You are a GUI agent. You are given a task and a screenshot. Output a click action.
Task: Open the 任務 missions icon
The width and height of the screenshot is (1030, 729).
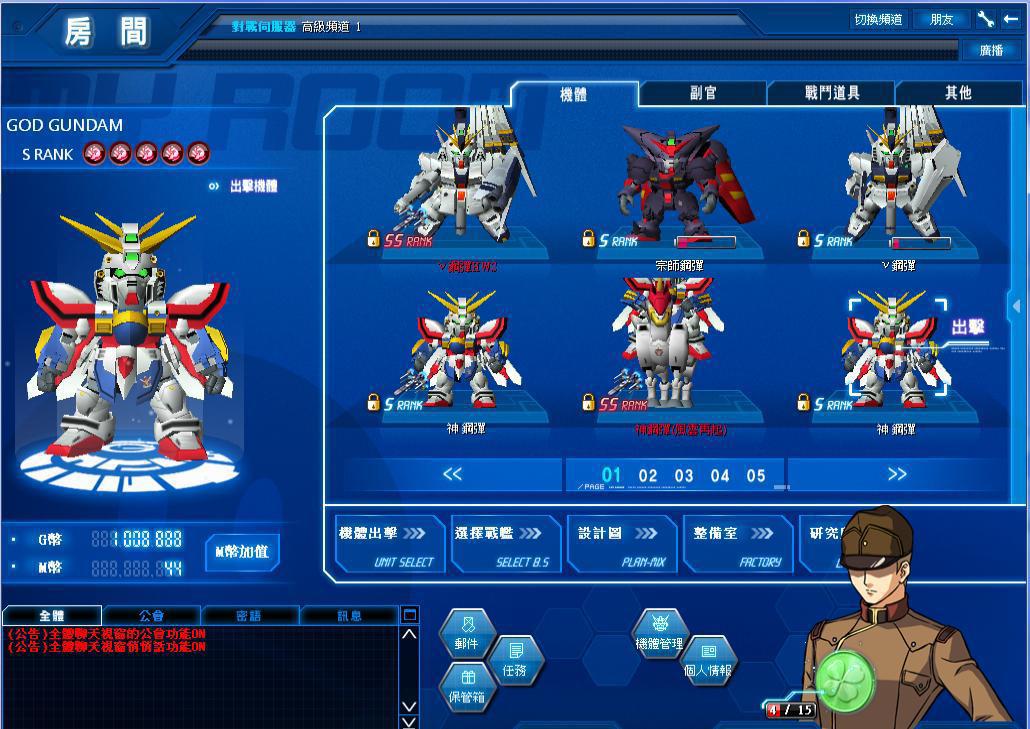[x=515, y=661]
